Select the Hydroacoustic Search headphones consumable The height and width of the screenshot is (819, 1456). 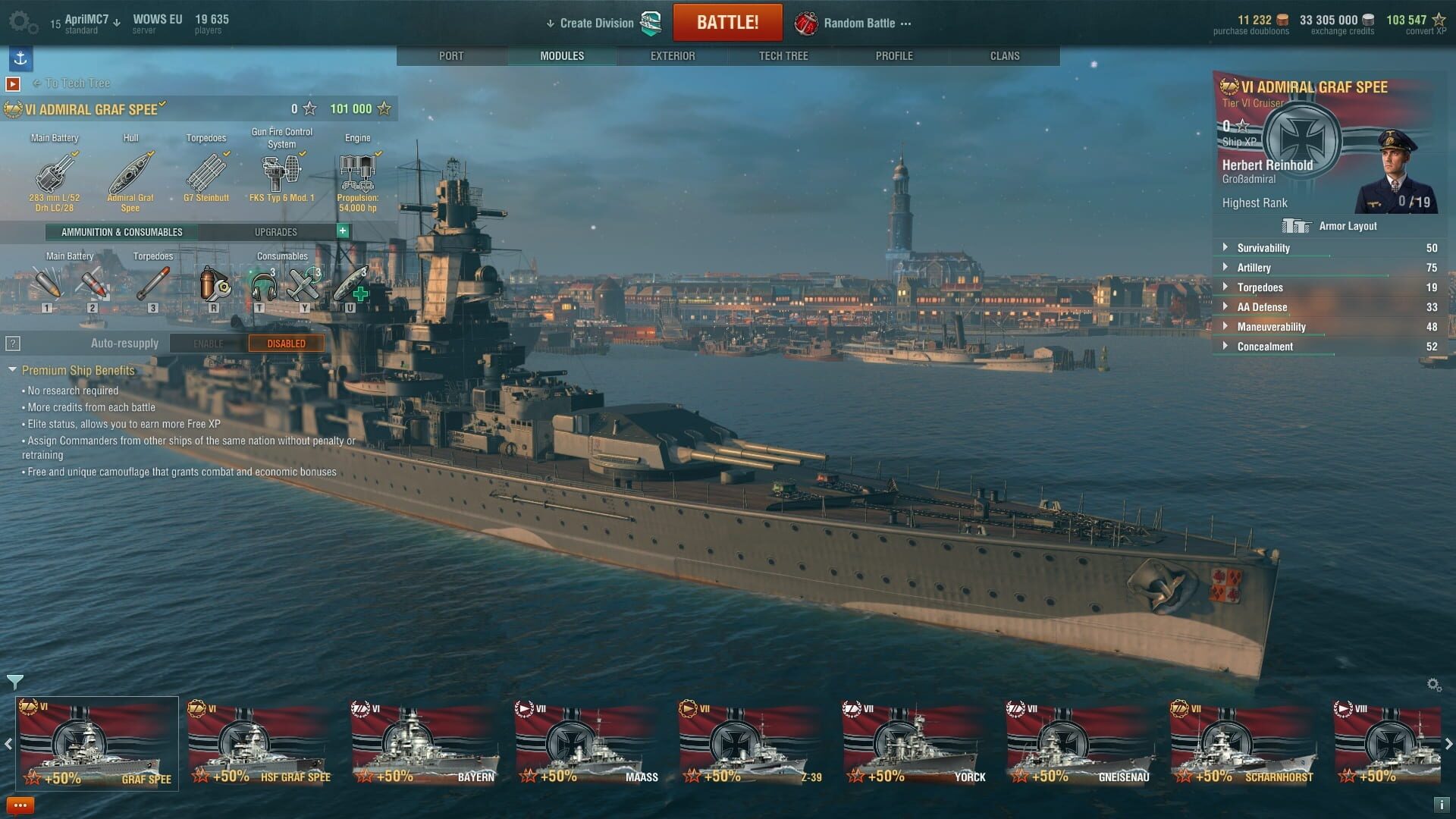(x=262, y=287)
